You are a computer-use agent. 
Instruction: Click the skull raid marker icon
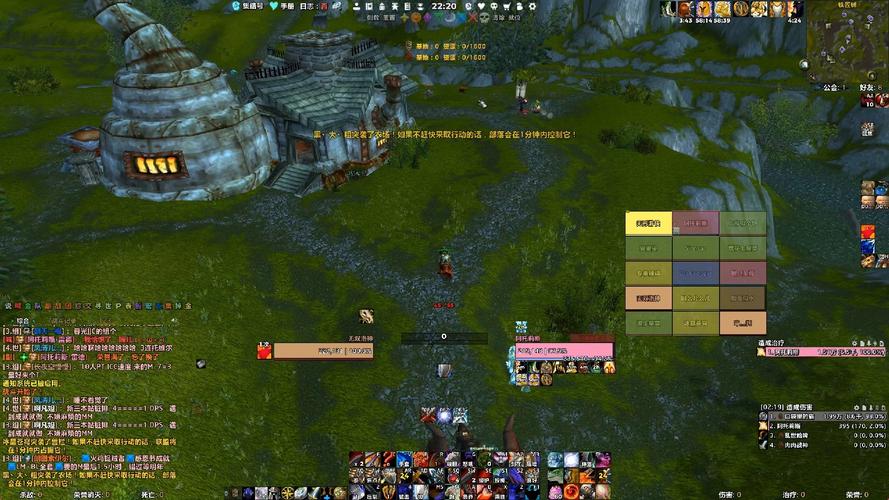pos(484,17)
